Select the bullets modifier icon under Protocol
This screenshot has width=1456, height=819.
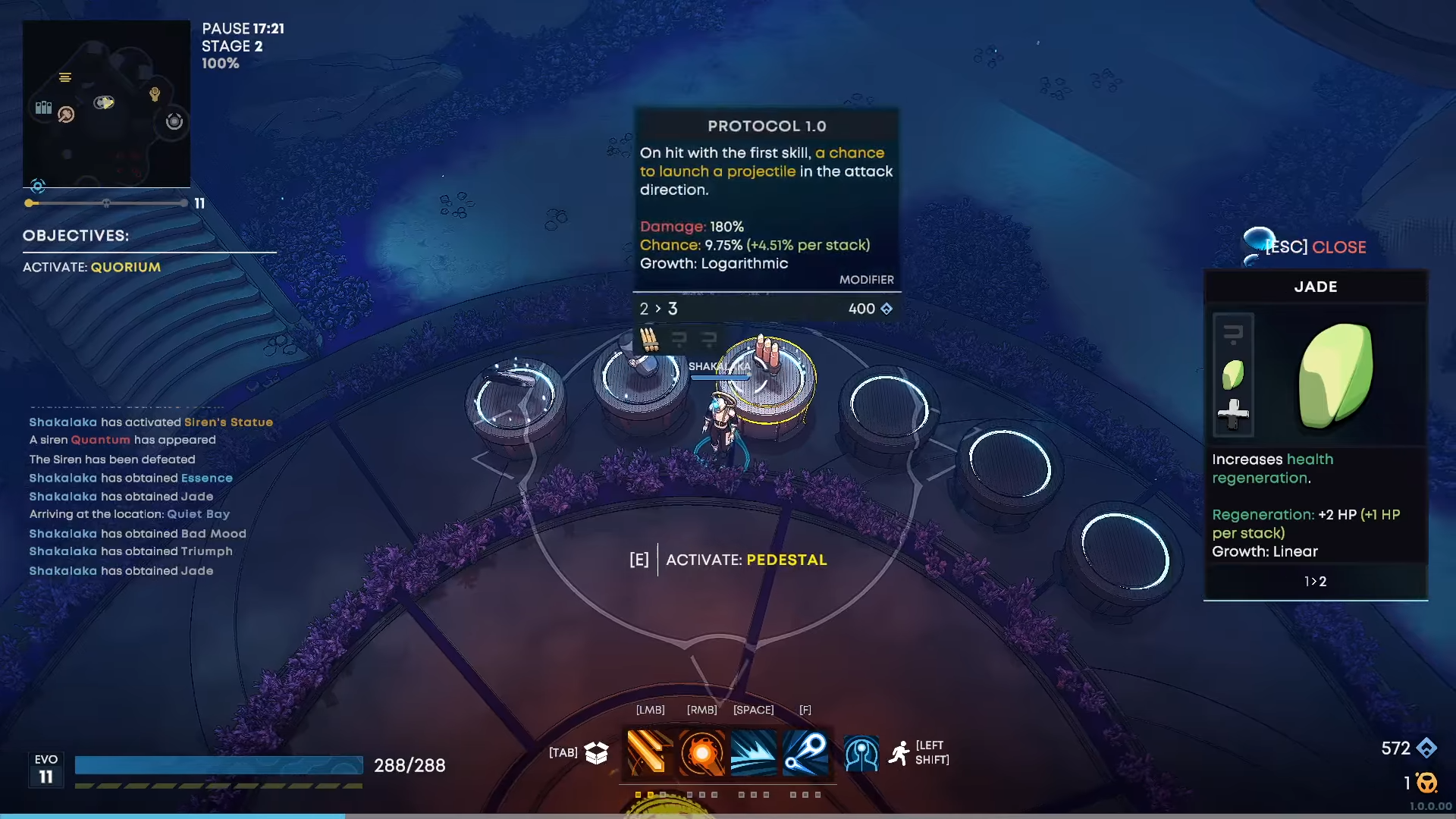coord(649,338)
